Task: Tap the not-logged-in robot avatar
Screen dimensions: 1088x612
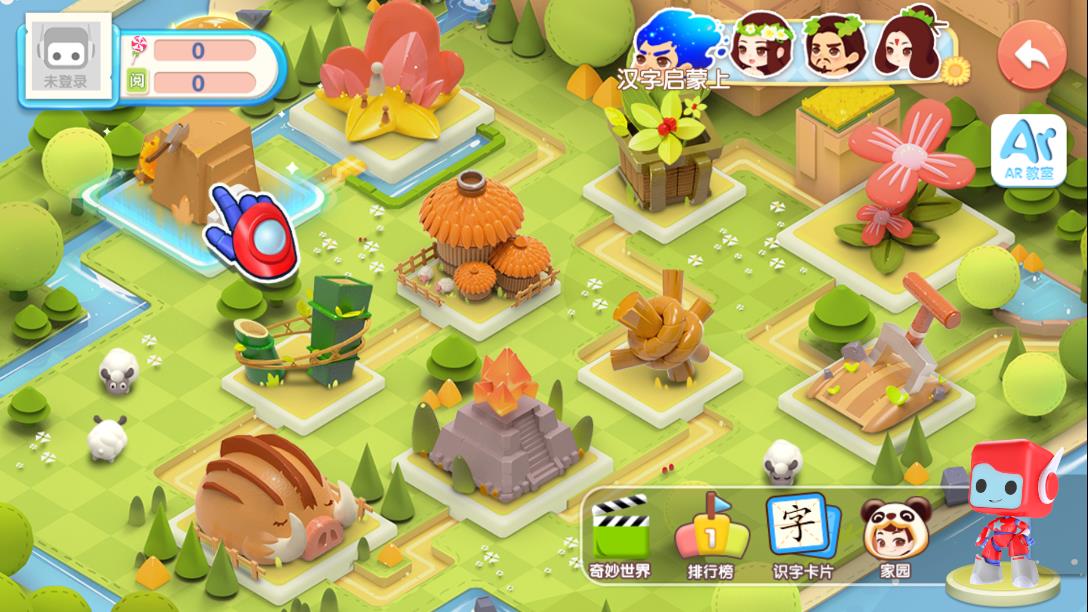Action: pos(66,58)
